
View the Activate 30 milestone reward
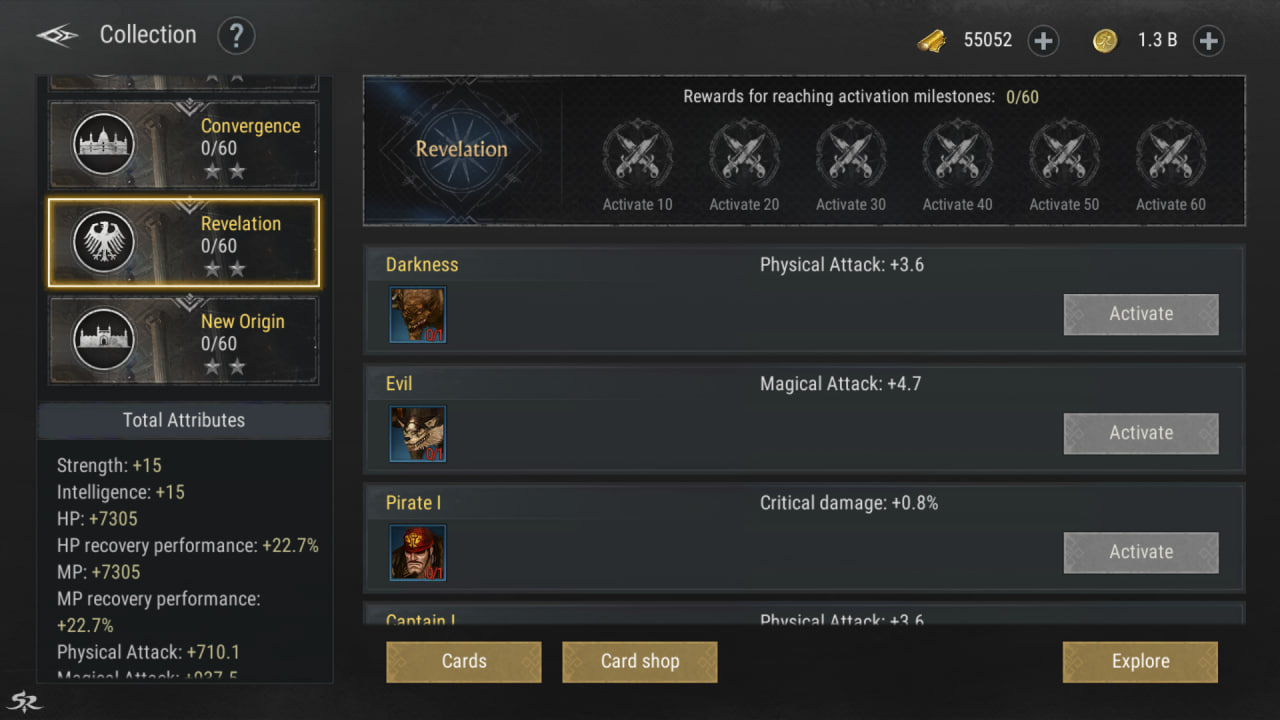pos(851,157)
